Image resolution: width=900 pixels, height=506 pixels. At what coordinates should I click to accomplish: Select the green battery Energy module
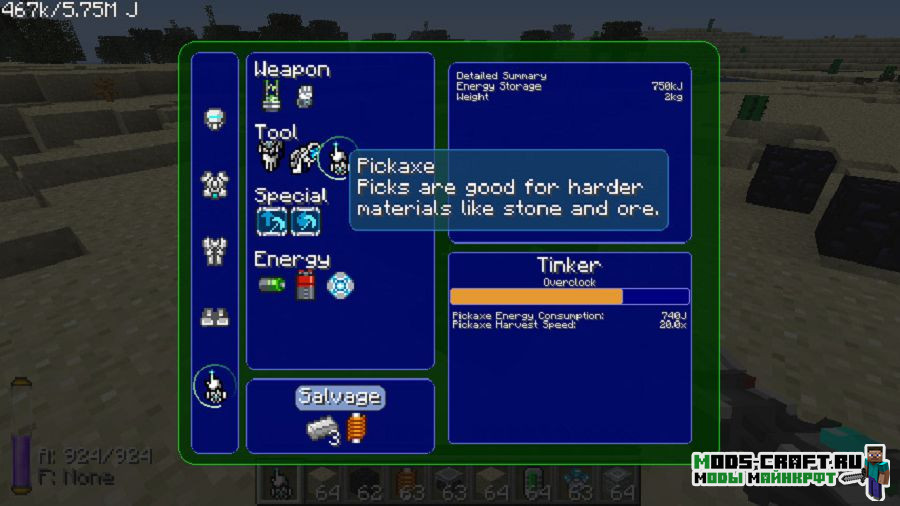coord(271,285)
